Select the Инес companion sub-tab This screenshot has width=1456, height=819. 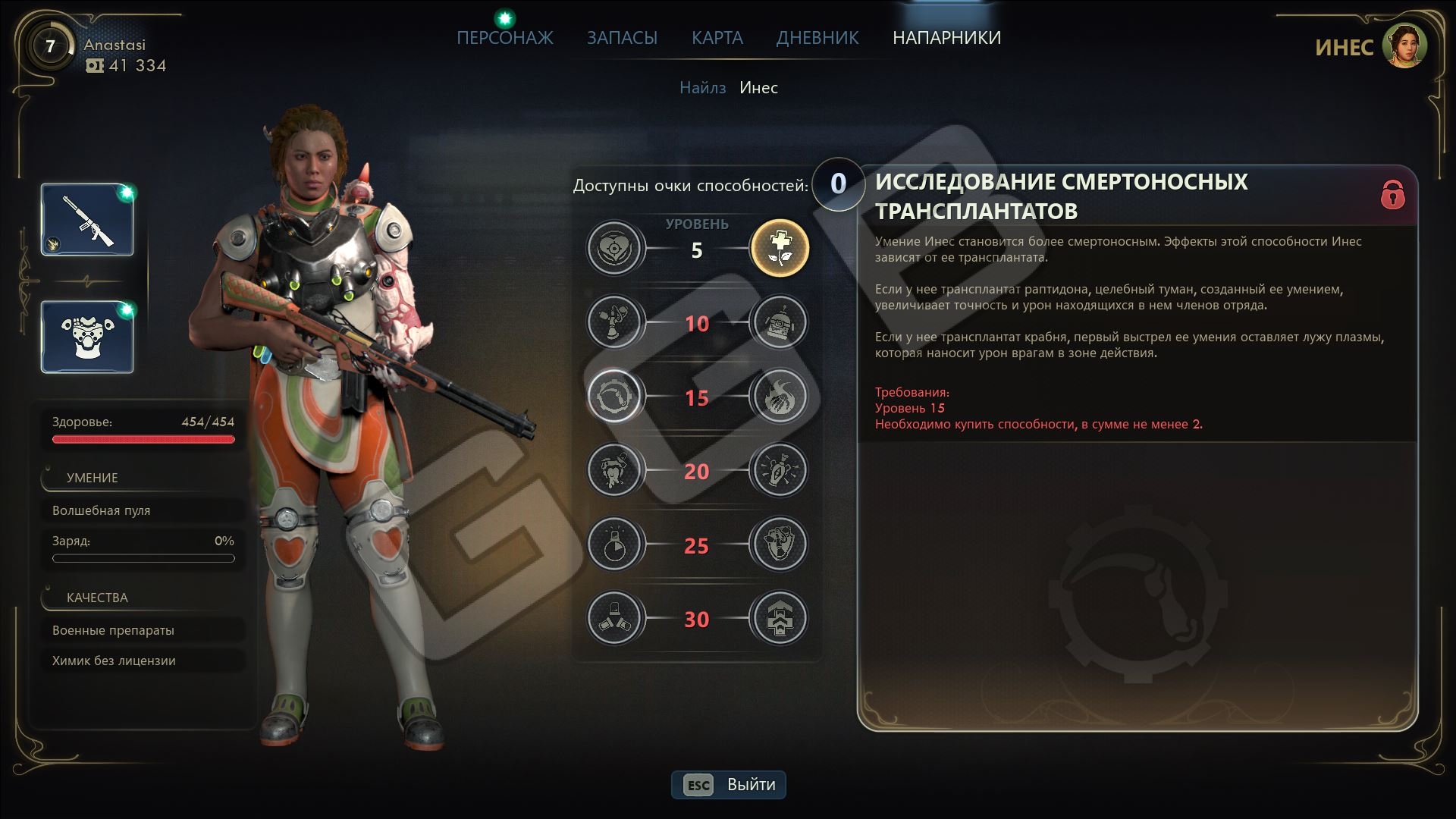point(758,88)
